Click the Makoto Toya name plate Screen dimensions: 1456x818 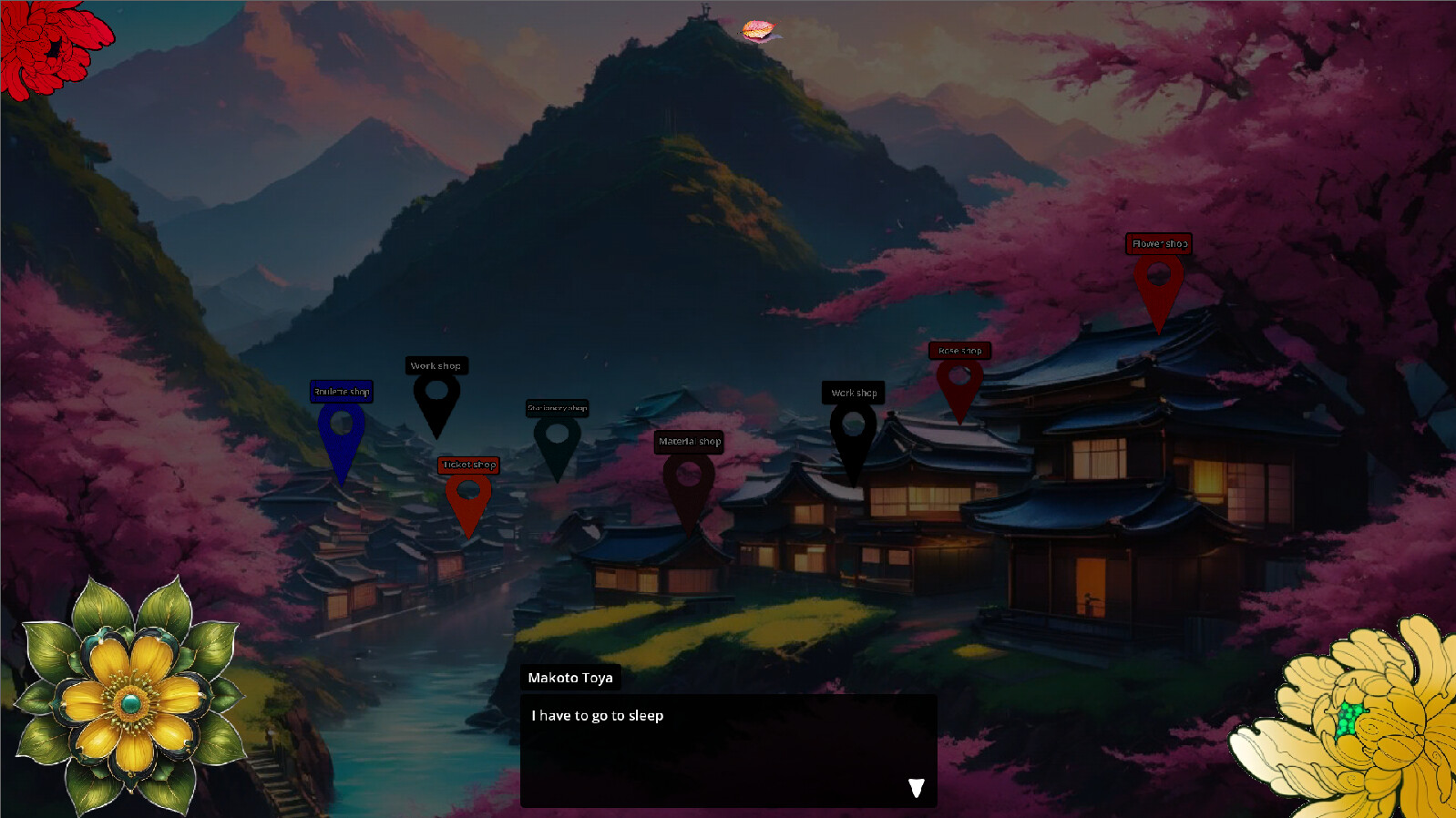[x=570, y=678]
